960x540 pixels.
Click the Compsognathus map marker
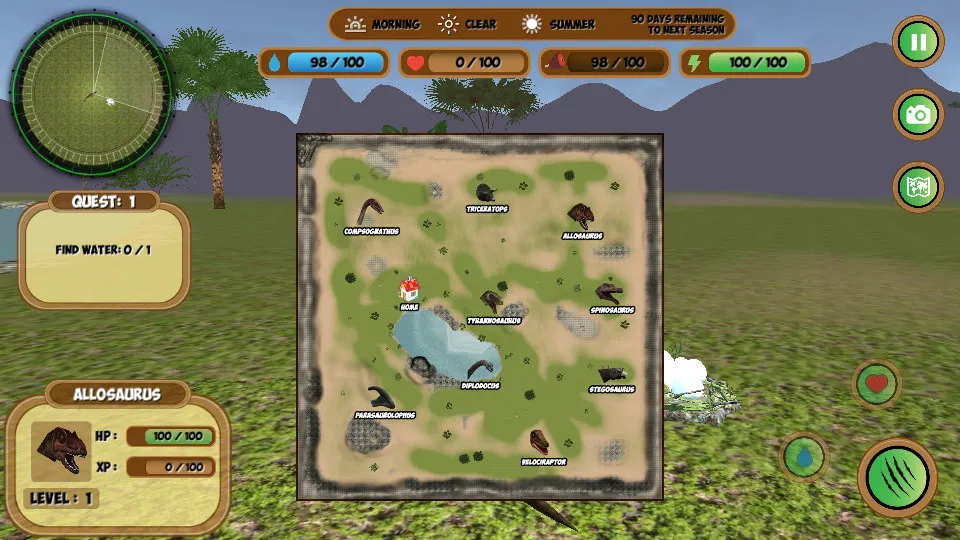point(371,213)
